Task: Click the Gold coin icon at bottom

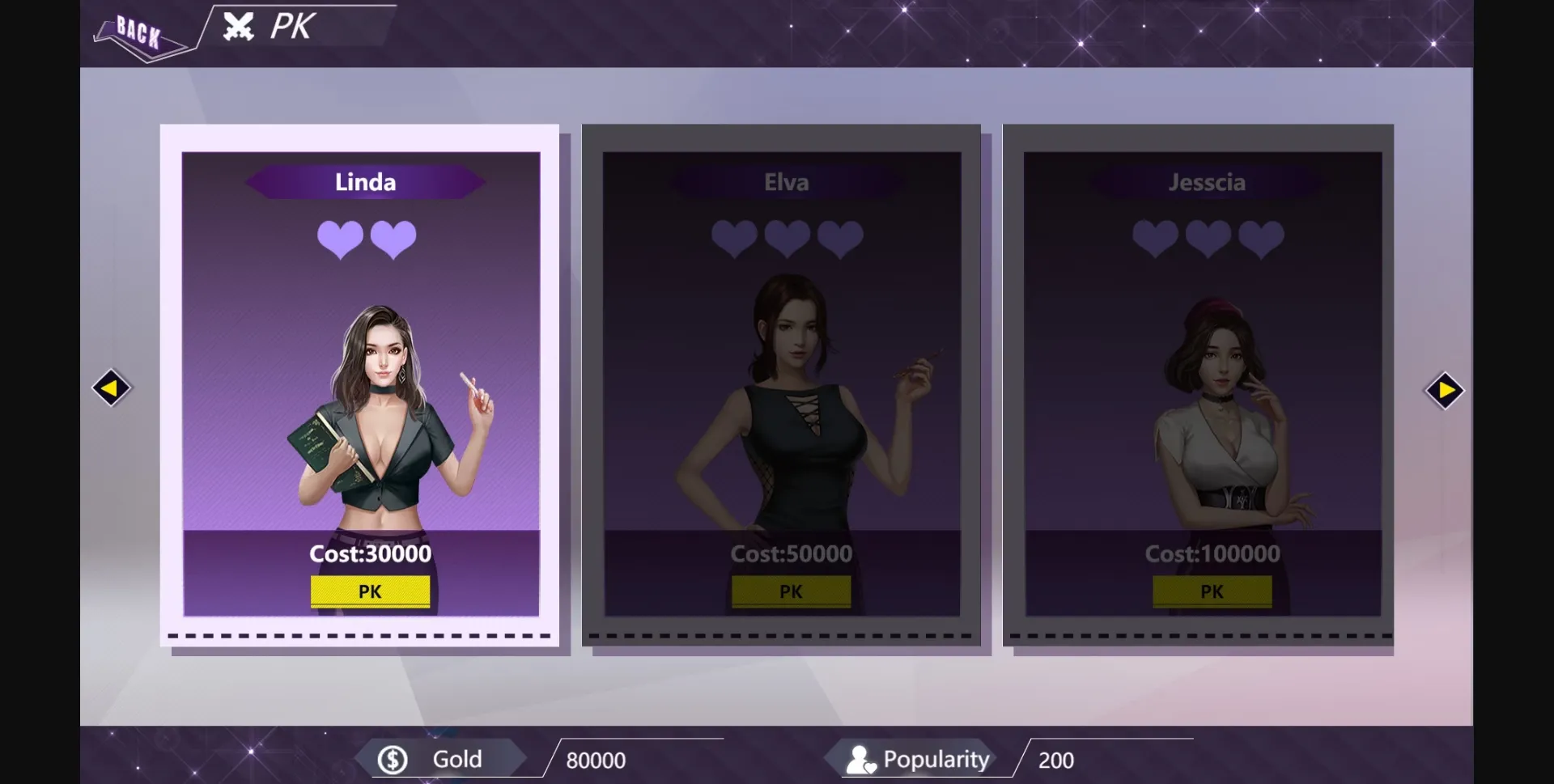Action: click(x=394, y=758)
